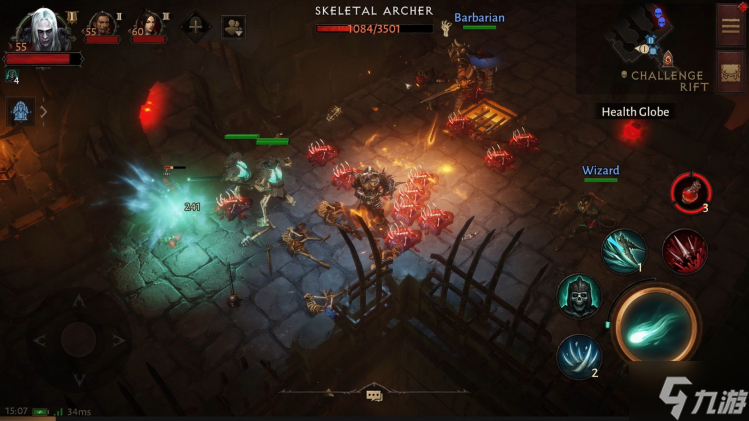The height and width of the screenshot is (421, 749).
Task: Cast the red claw slash skill
Action: (x=685, y=250)
